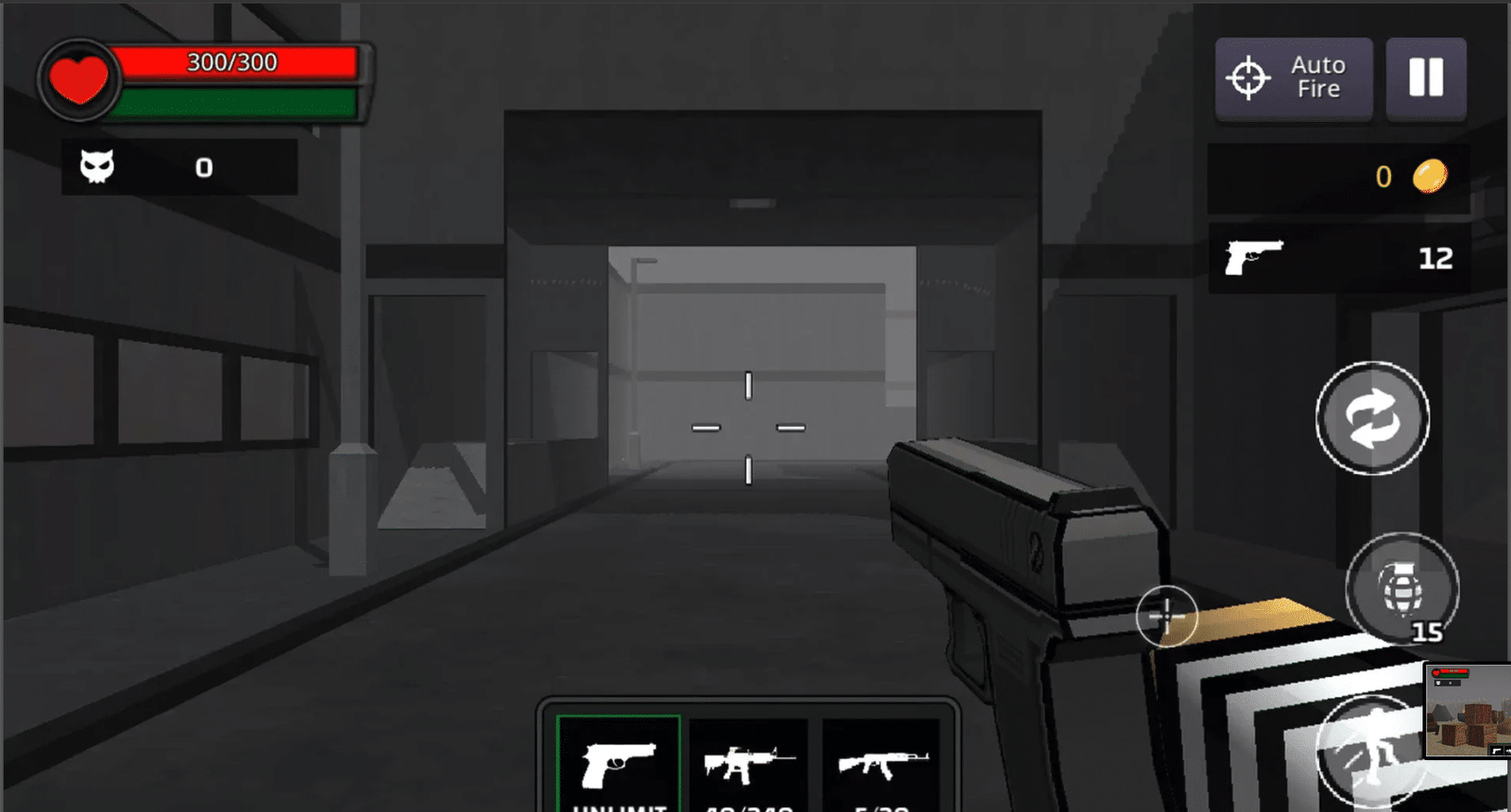Click the center aiming crosshair
The width and height of the screenshot is (1511, 812).
coord(748,427)
